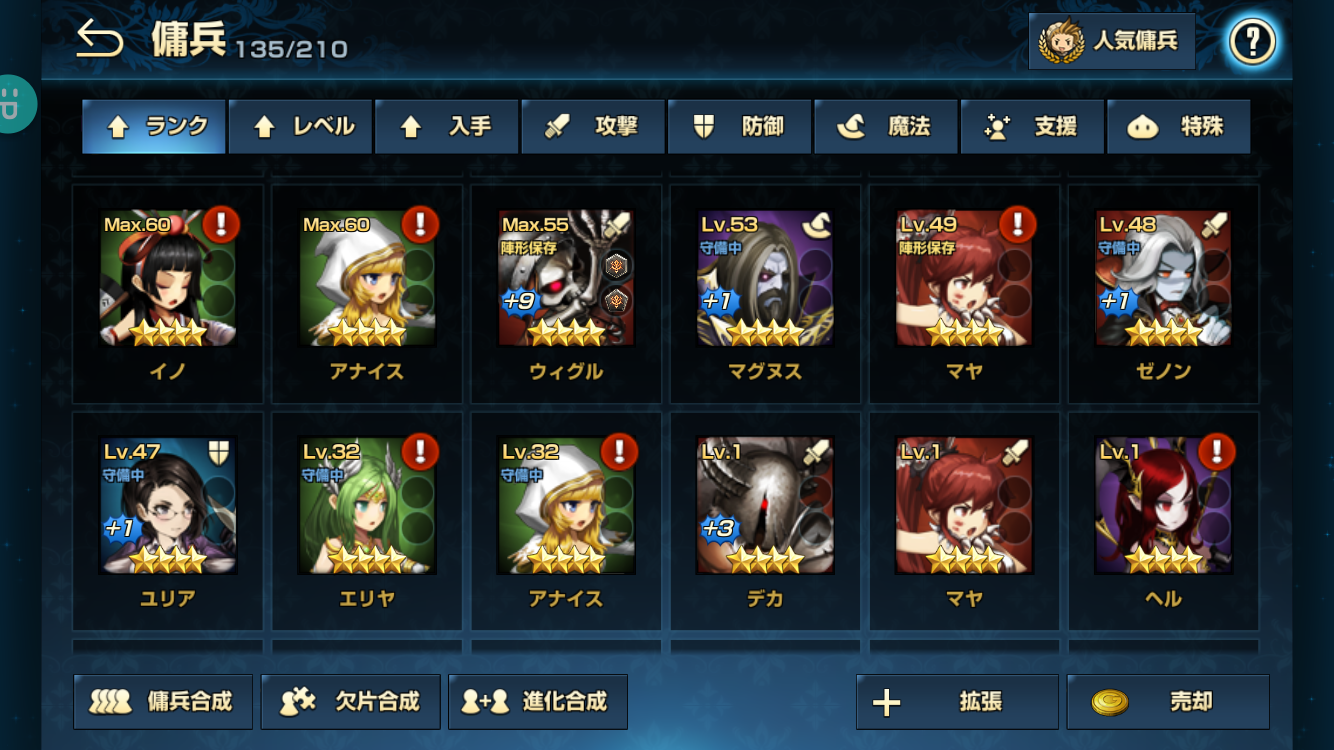Filter by 特殊 special type

(x=1178, y=127)
